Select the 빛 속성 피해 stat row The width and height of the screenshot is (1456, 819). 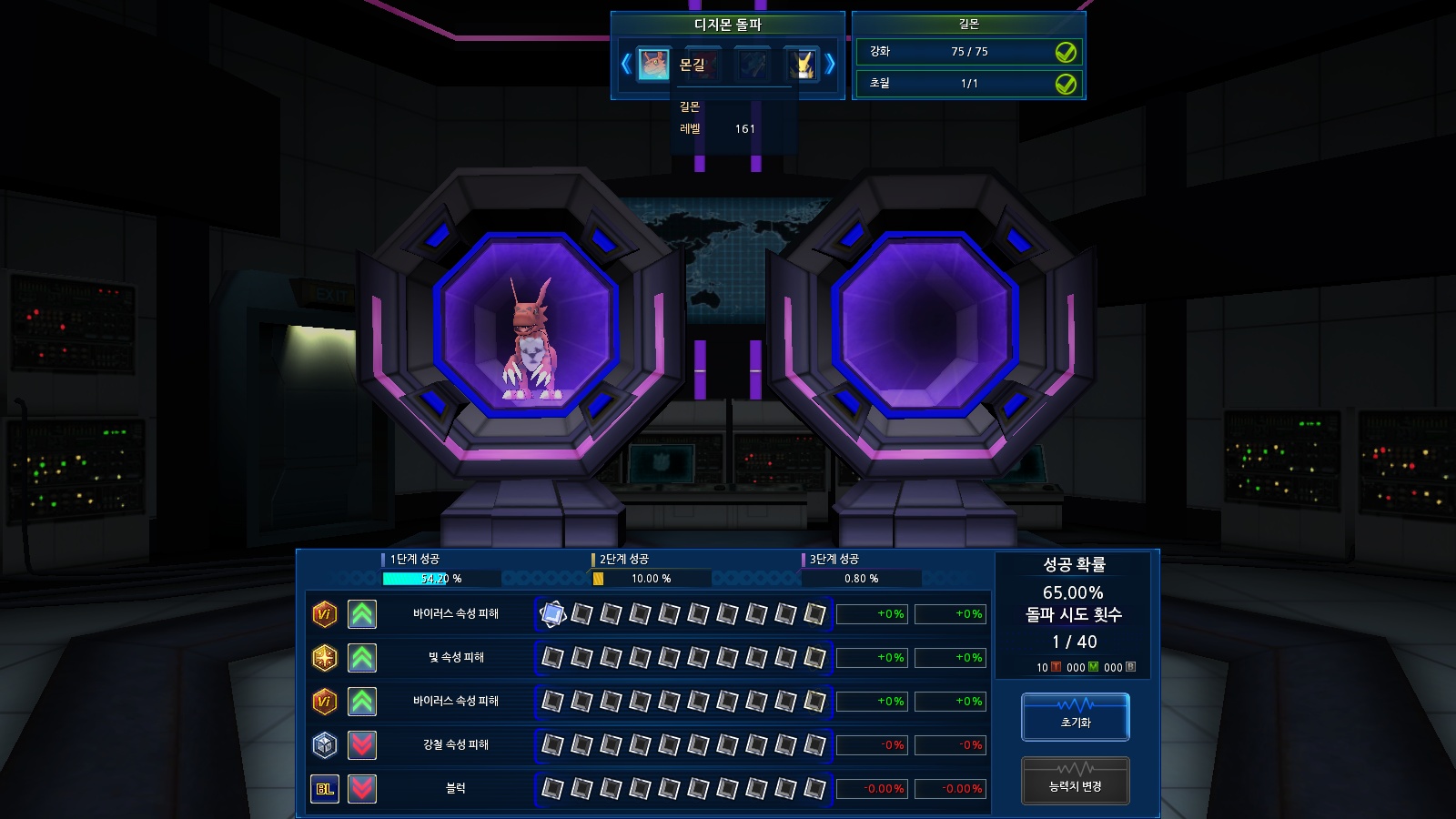coord(456,657)
